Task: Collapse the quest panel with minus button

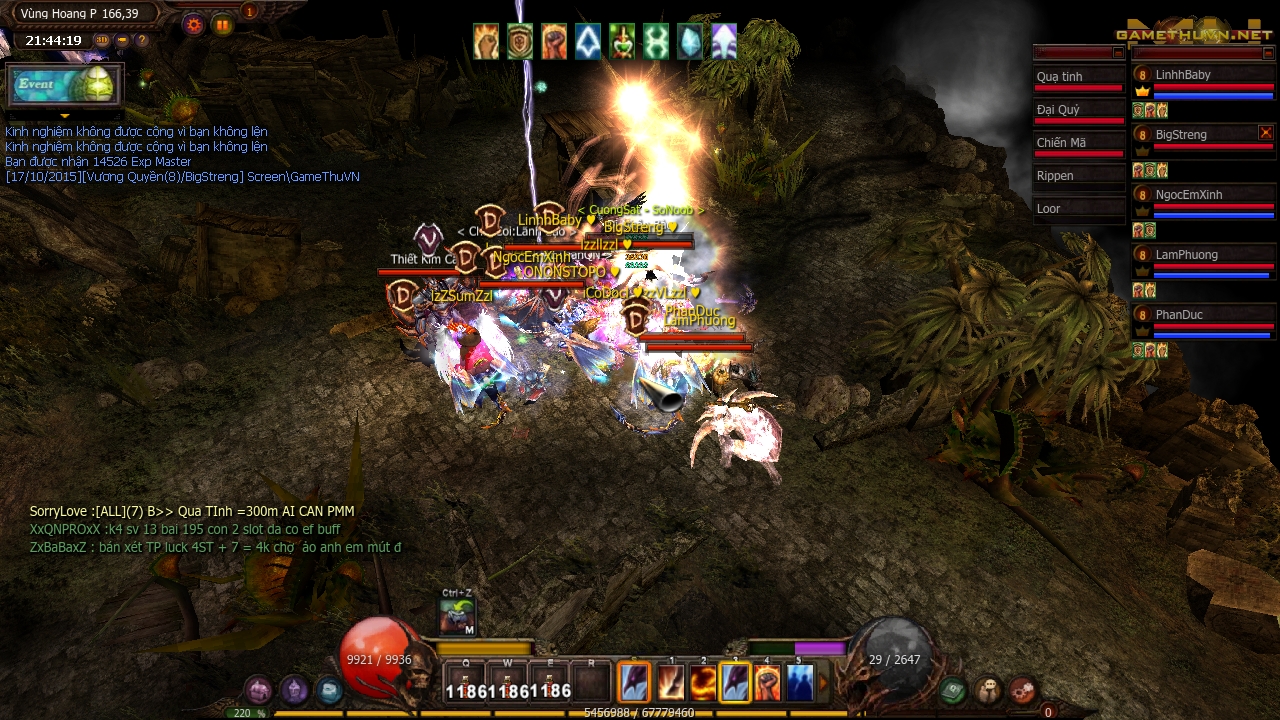Action: tap(1117, 52)
